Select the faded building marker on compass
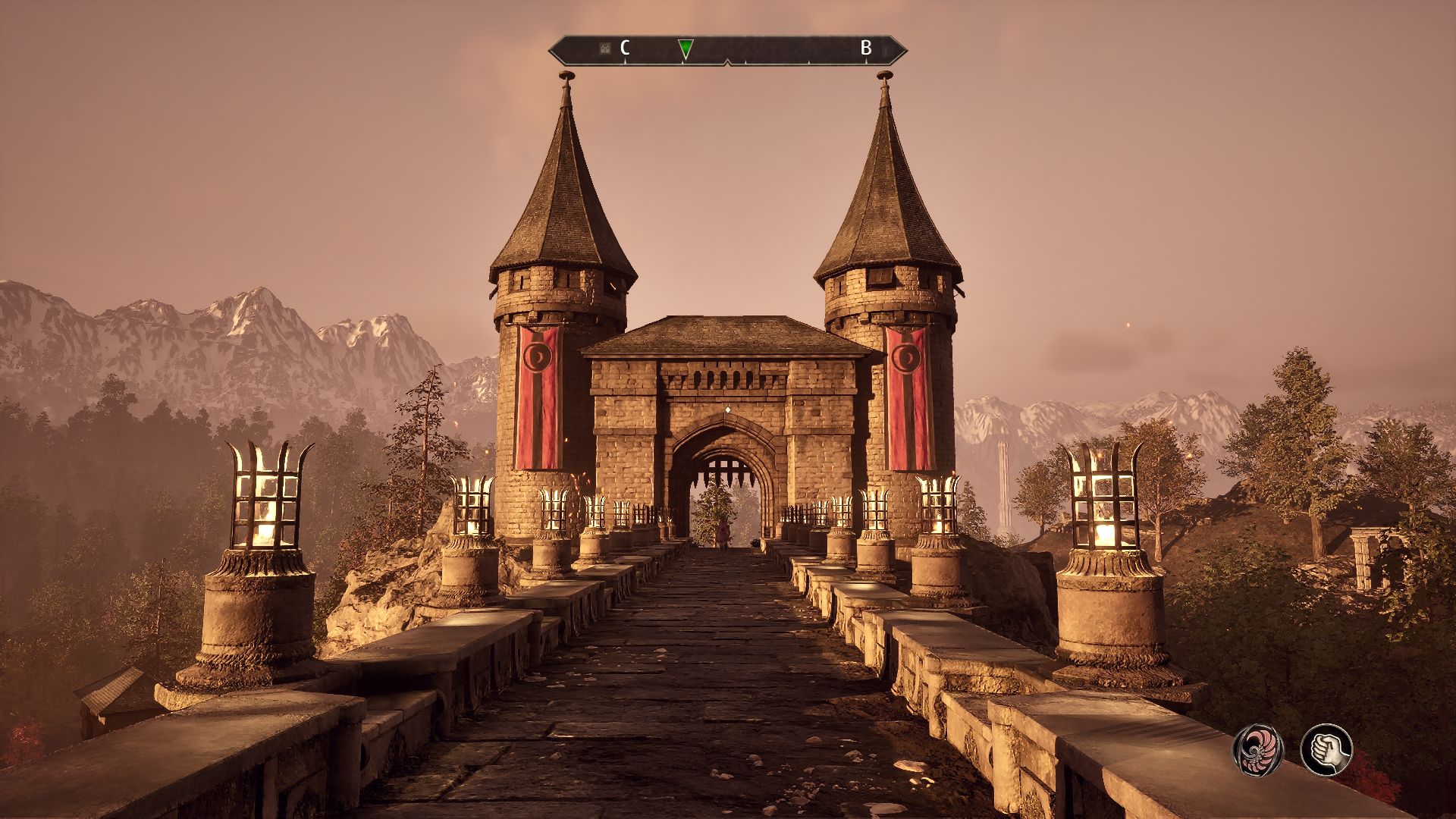Image resolution: width=1456 pixels, height=819 pixels. 604,49
